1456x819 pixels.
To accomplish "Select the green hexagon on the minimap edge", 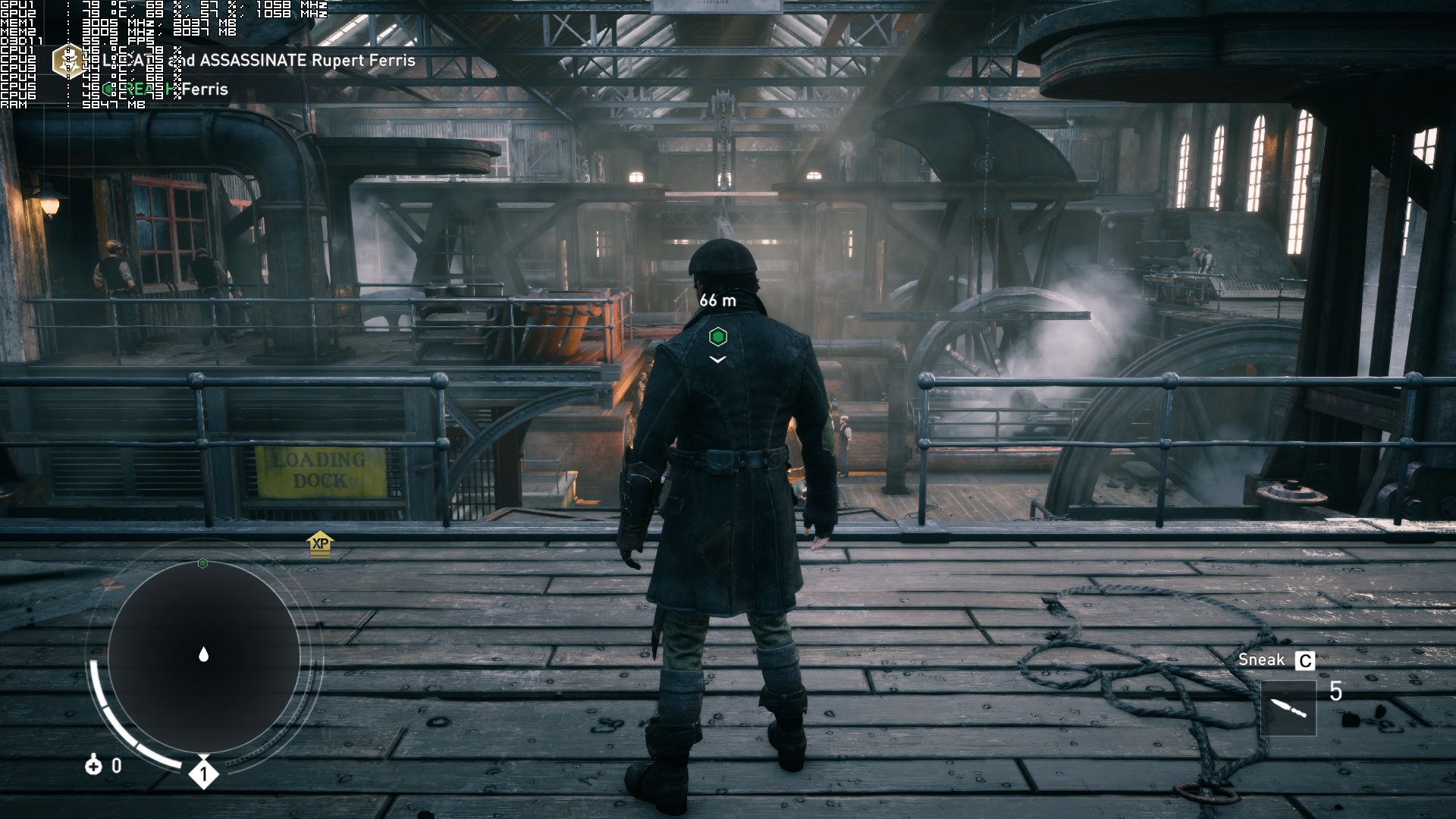I will (202, 563).
